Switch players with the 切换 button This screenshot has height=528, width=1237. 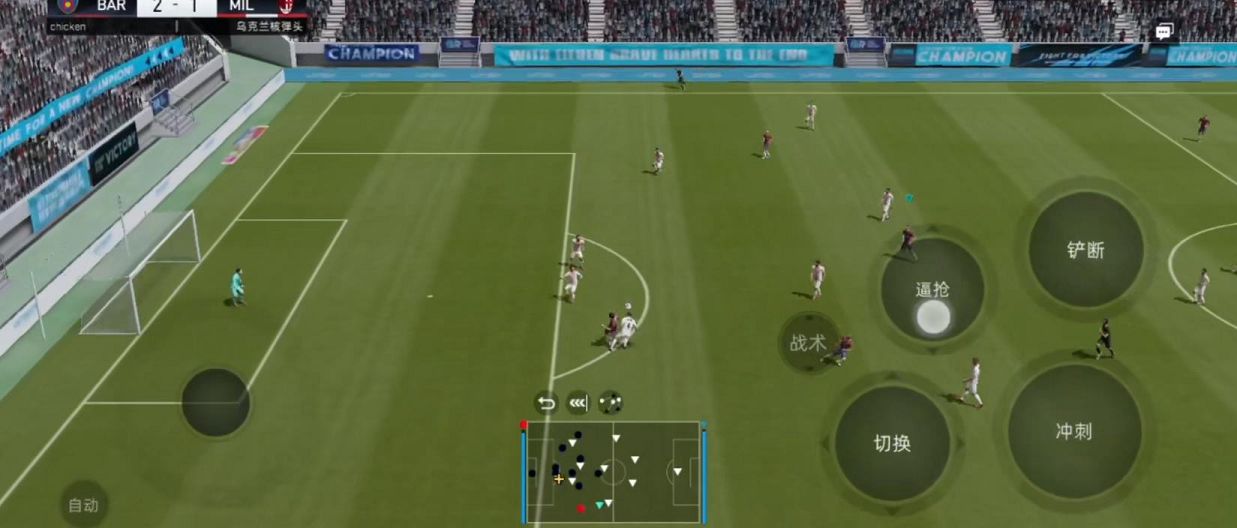892,443
